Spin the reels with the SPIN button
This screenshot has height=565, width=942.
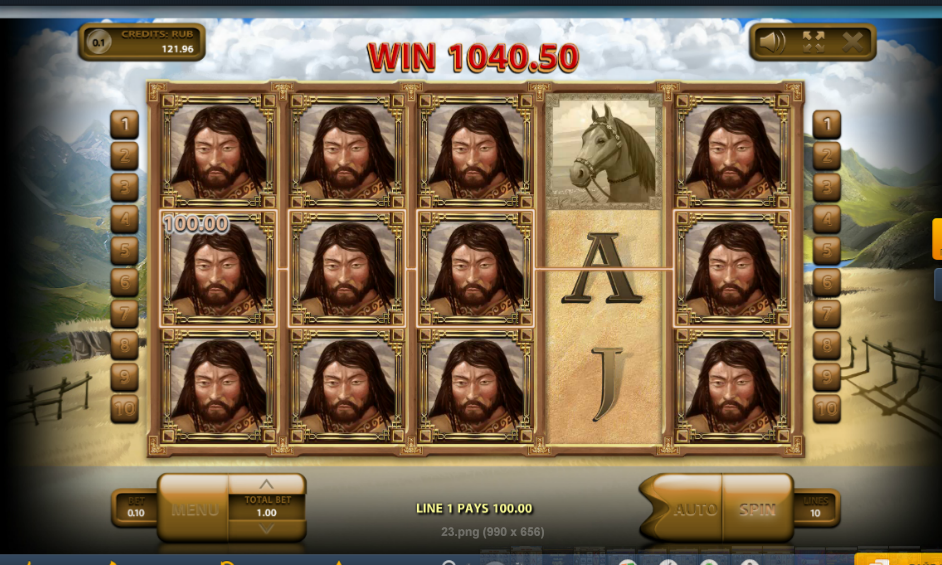[x=757, y=509]
